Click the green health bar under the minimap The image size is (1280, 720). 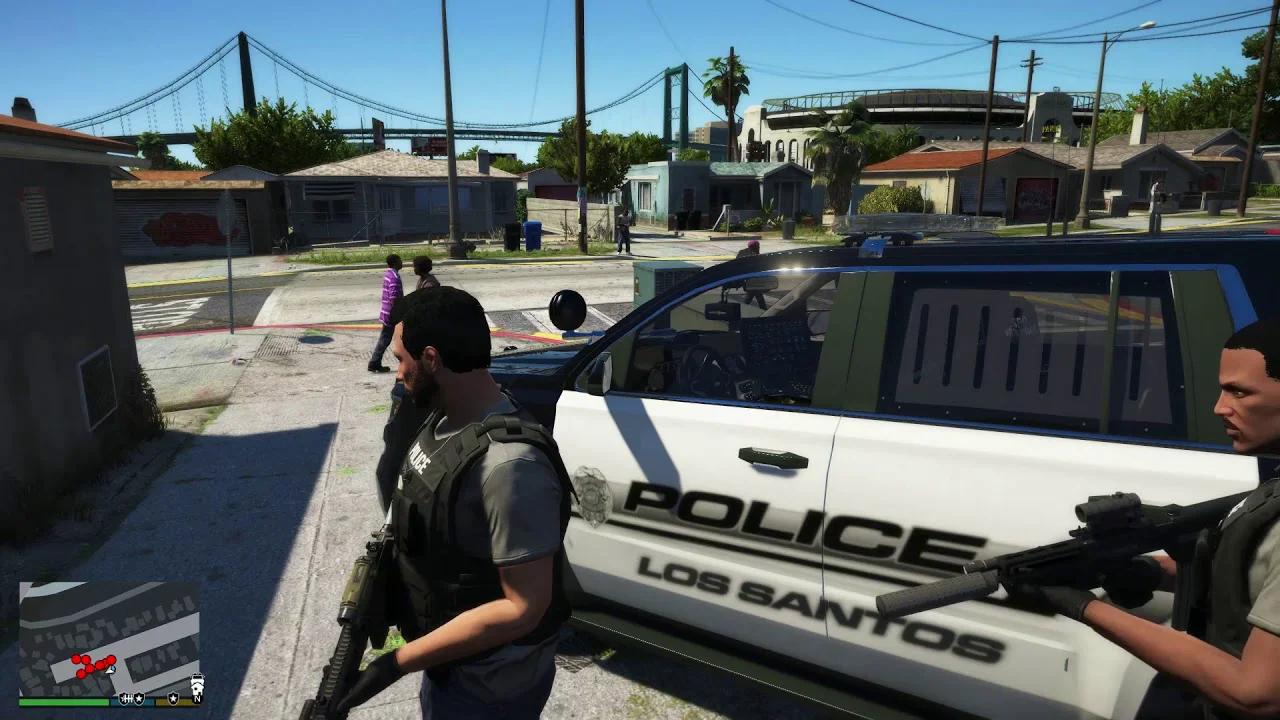tap(62, 702)
